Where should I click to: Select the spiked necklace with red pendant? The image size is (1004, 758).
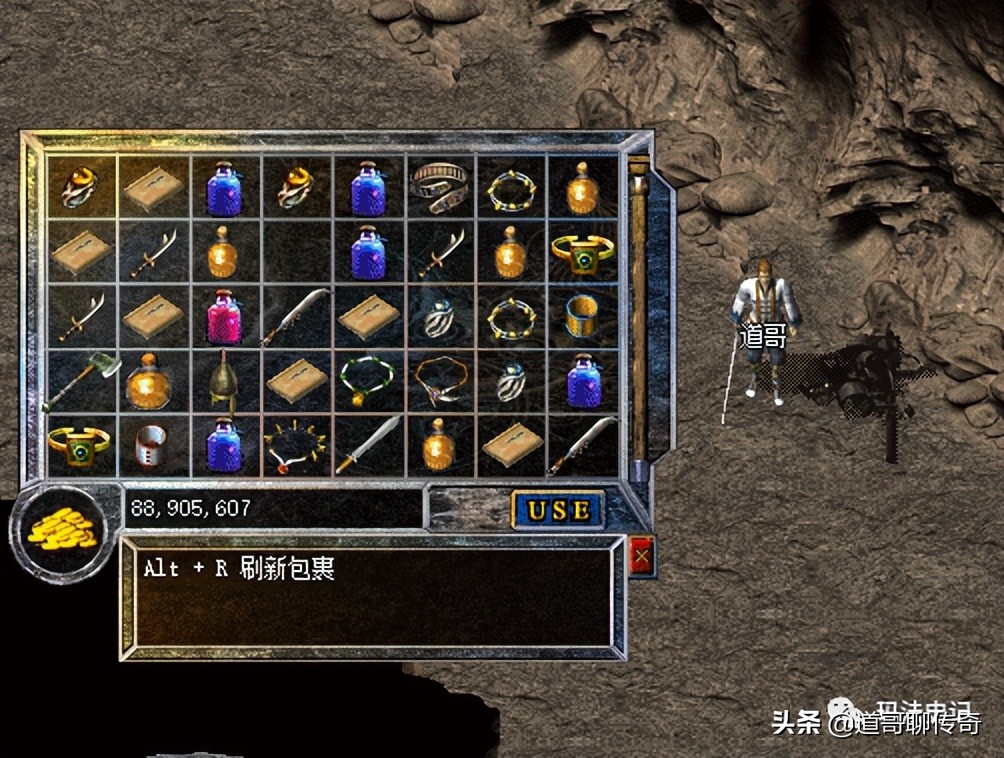click(296, 444)
